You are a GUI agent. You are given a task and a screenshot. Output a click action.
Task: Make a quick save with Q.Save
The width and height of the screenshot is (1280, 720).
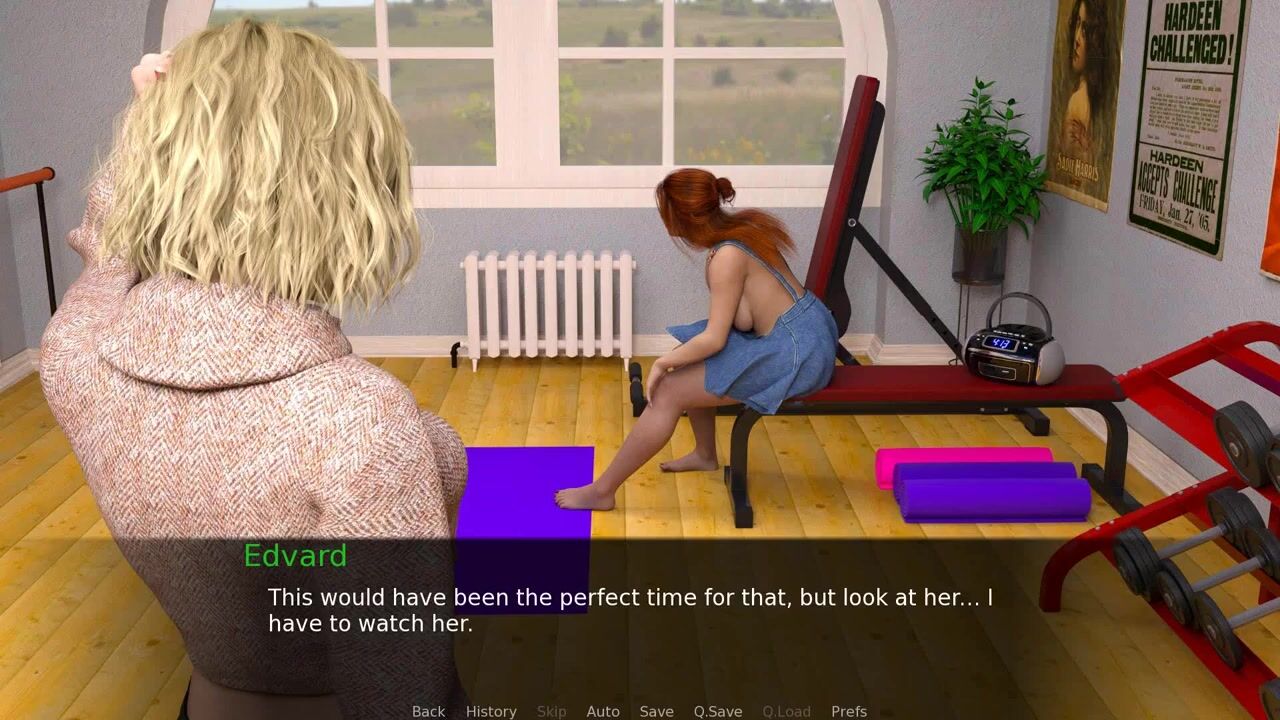click(x=718, y=711)
